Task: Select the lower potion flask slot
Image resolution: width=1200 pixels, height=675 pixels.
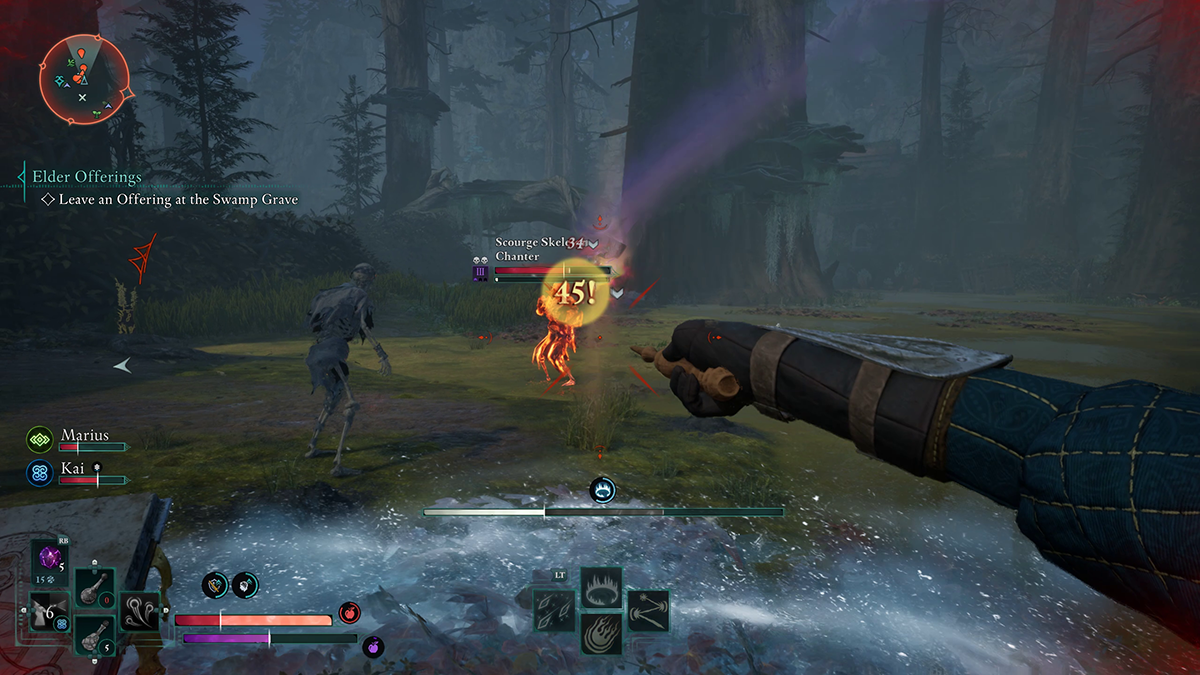Action: pyautogui.click(x=96, y=634)
